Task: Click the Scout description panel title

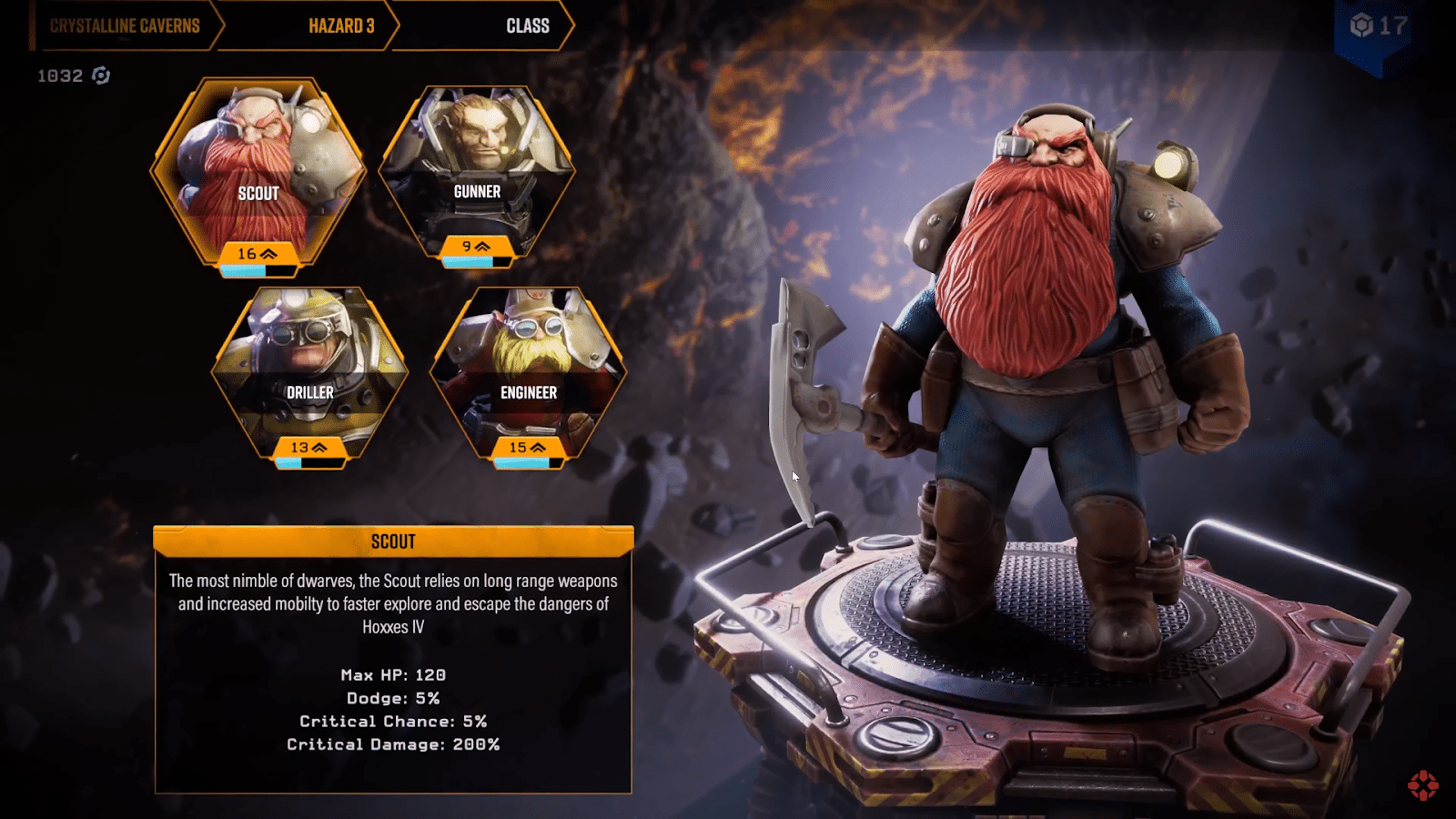Action: [x=394, y=541]
